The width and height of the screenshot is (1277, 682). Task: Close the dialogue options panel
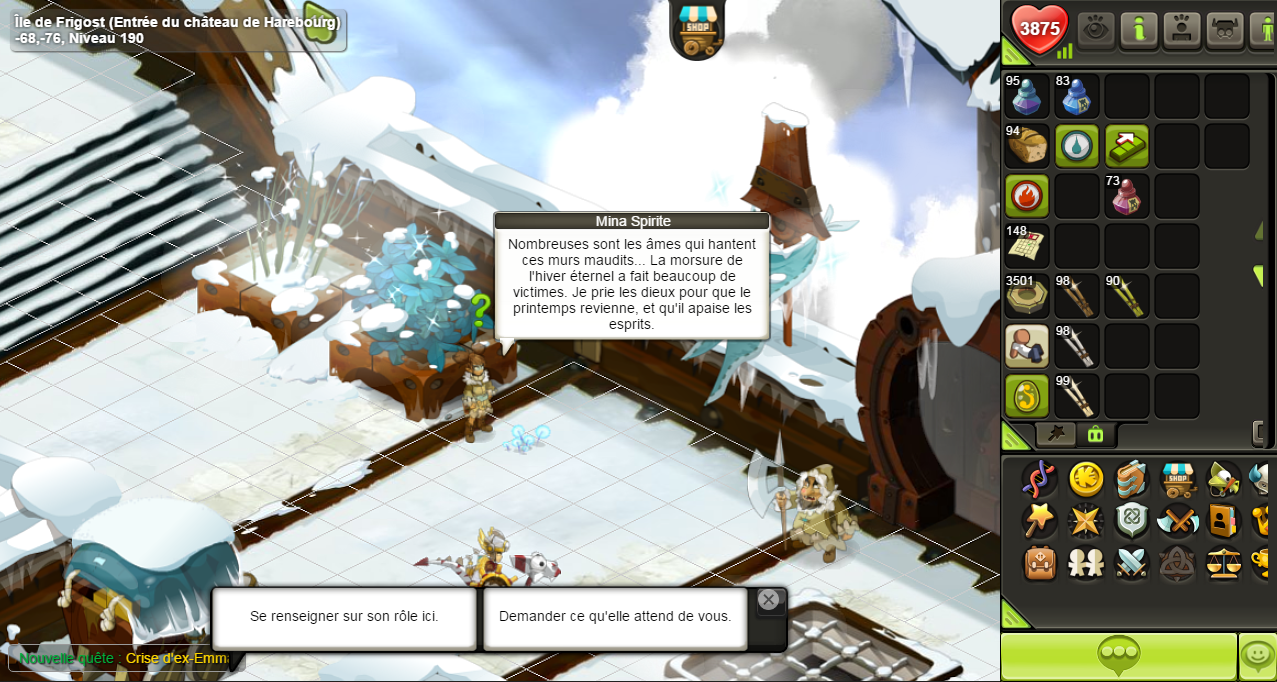pyautogui.click(x=768, y=599)
